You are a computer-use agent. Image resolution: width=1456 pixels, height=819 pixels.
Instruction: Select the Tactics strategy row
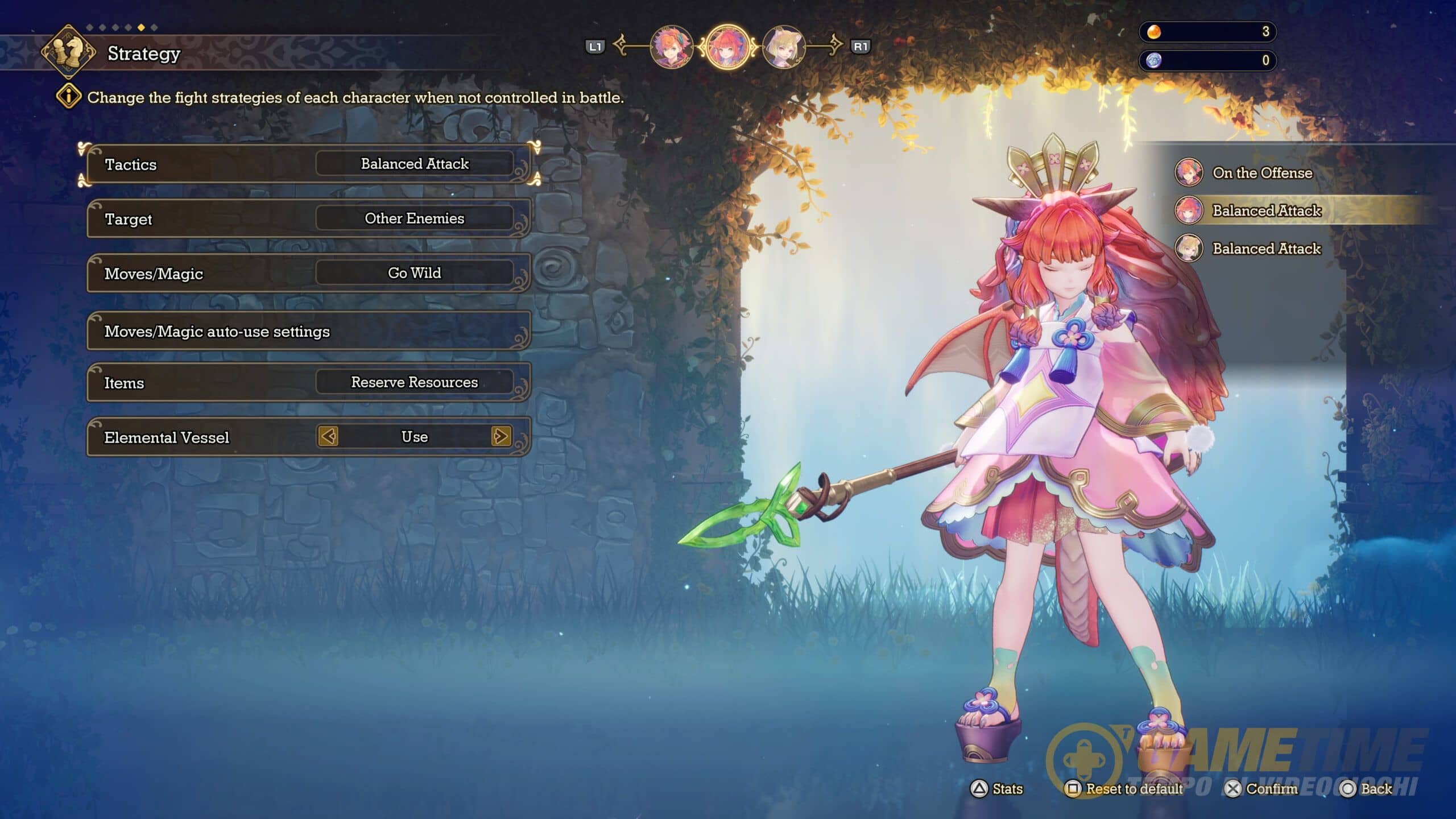tap(308, 164)
